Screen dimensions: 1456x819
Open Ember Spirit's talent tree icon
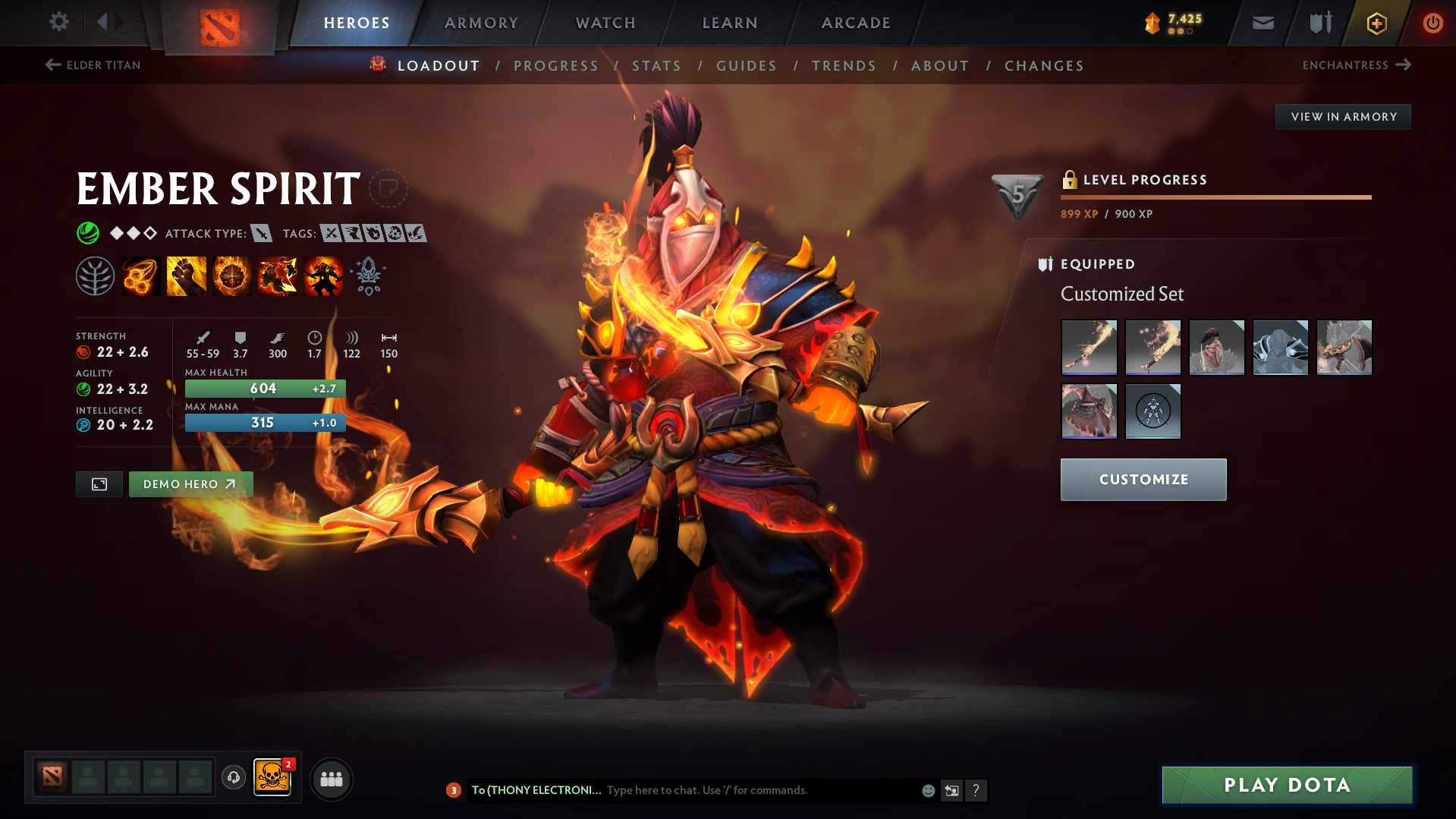point(94,276)
